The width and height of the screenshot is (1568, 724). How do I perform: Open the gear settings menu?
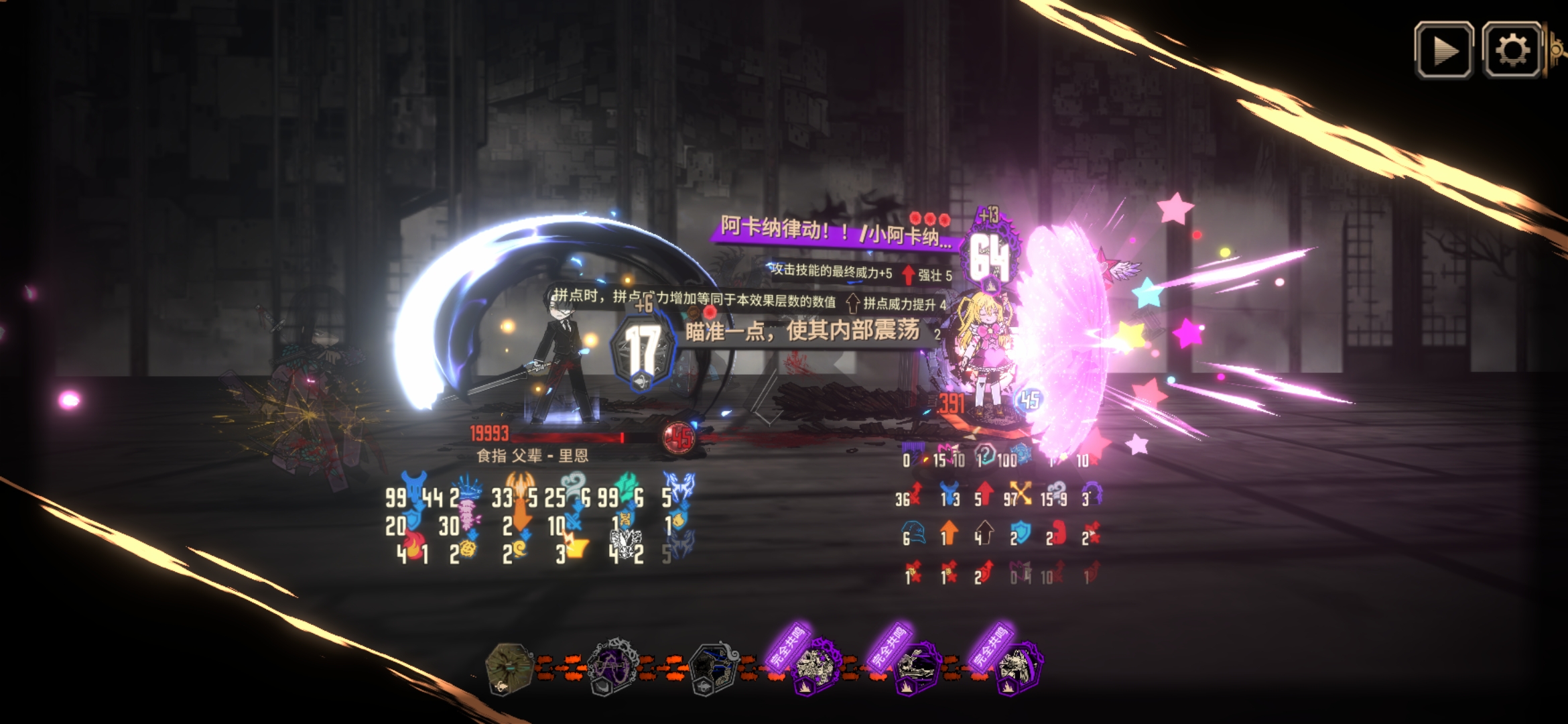(1512, 50)
